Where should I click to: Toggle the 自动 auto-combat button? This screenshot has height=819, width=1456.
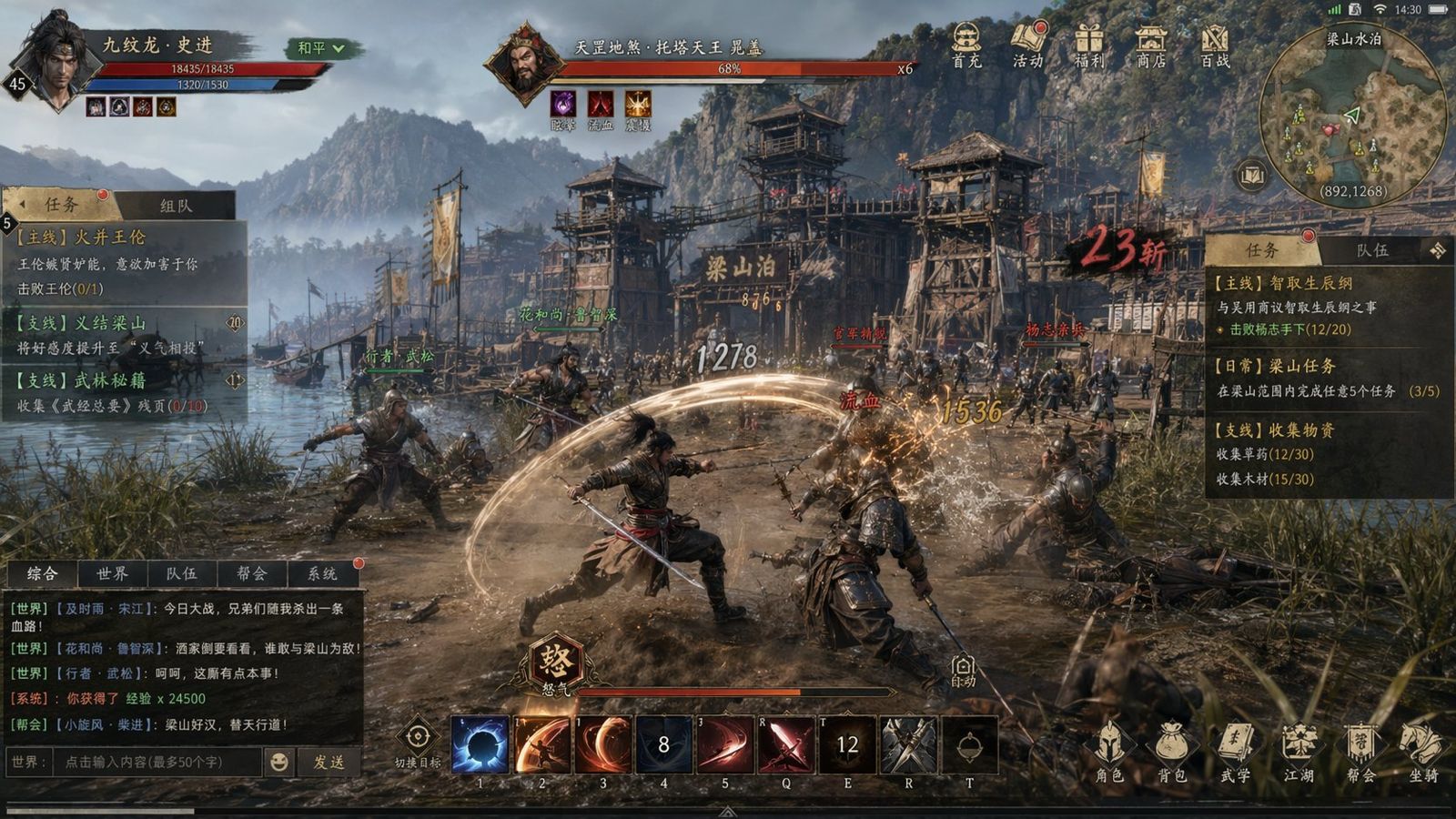tap(963, 671)
